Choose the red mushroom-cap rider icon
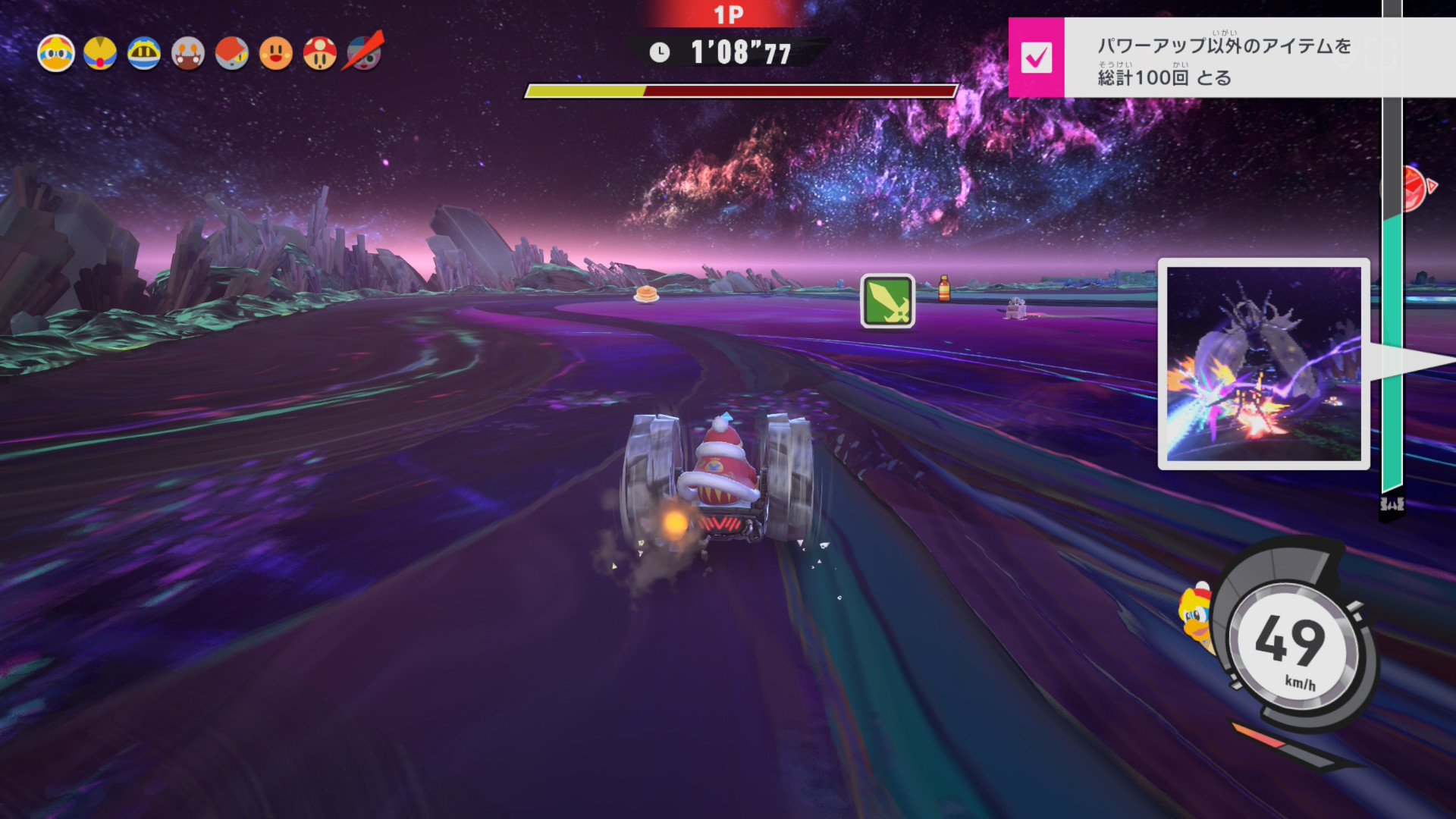Screen dimensions: 1456x819 [x=320, y=54]
